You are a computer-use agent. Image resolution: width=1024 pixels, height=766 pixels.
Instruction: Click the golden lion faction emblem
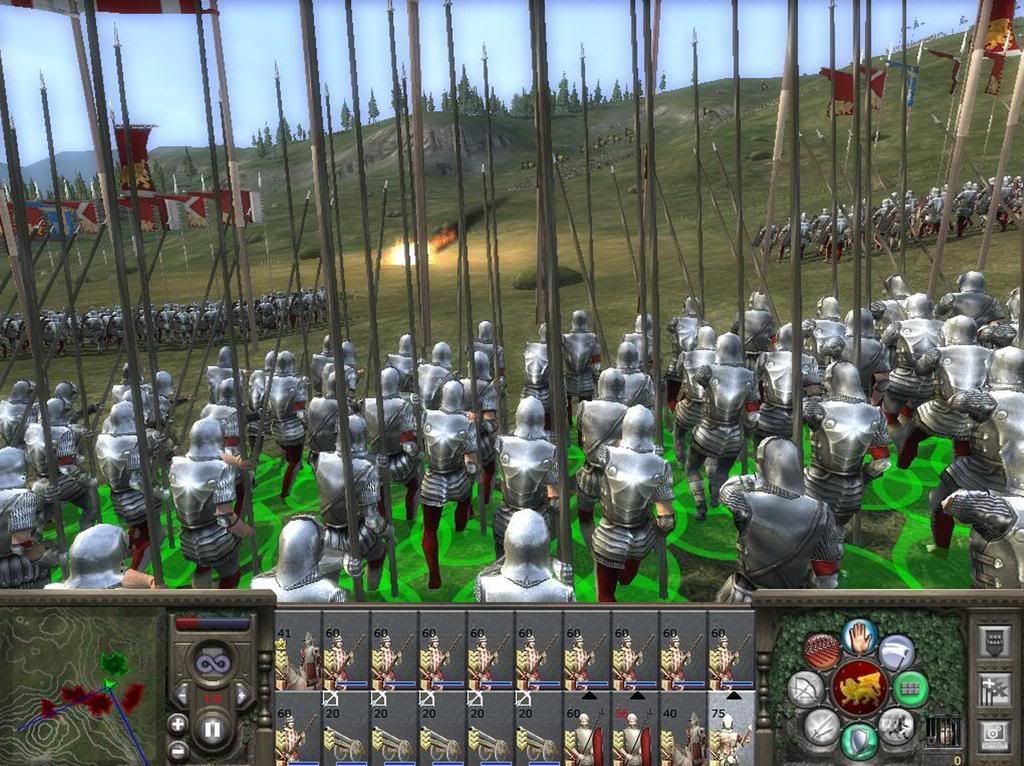858,689
